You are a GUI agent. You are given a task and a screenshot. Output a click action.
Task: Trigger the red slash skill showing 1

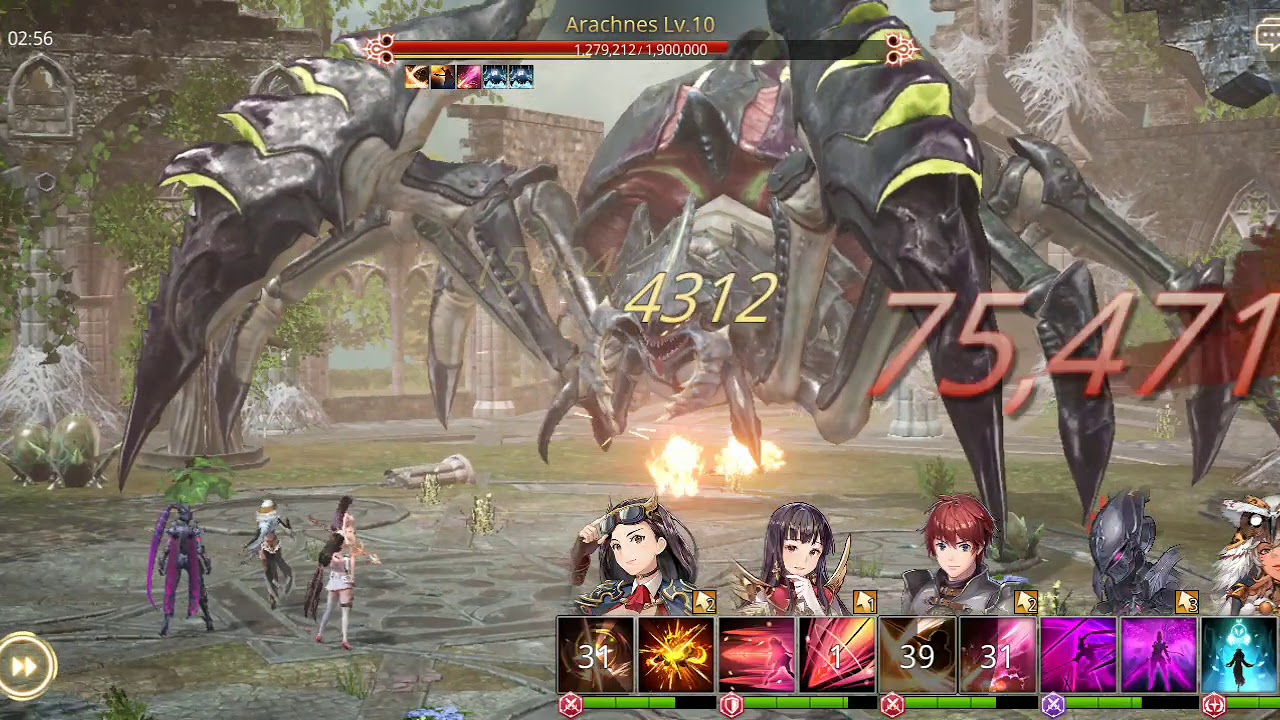coord(837,655)
